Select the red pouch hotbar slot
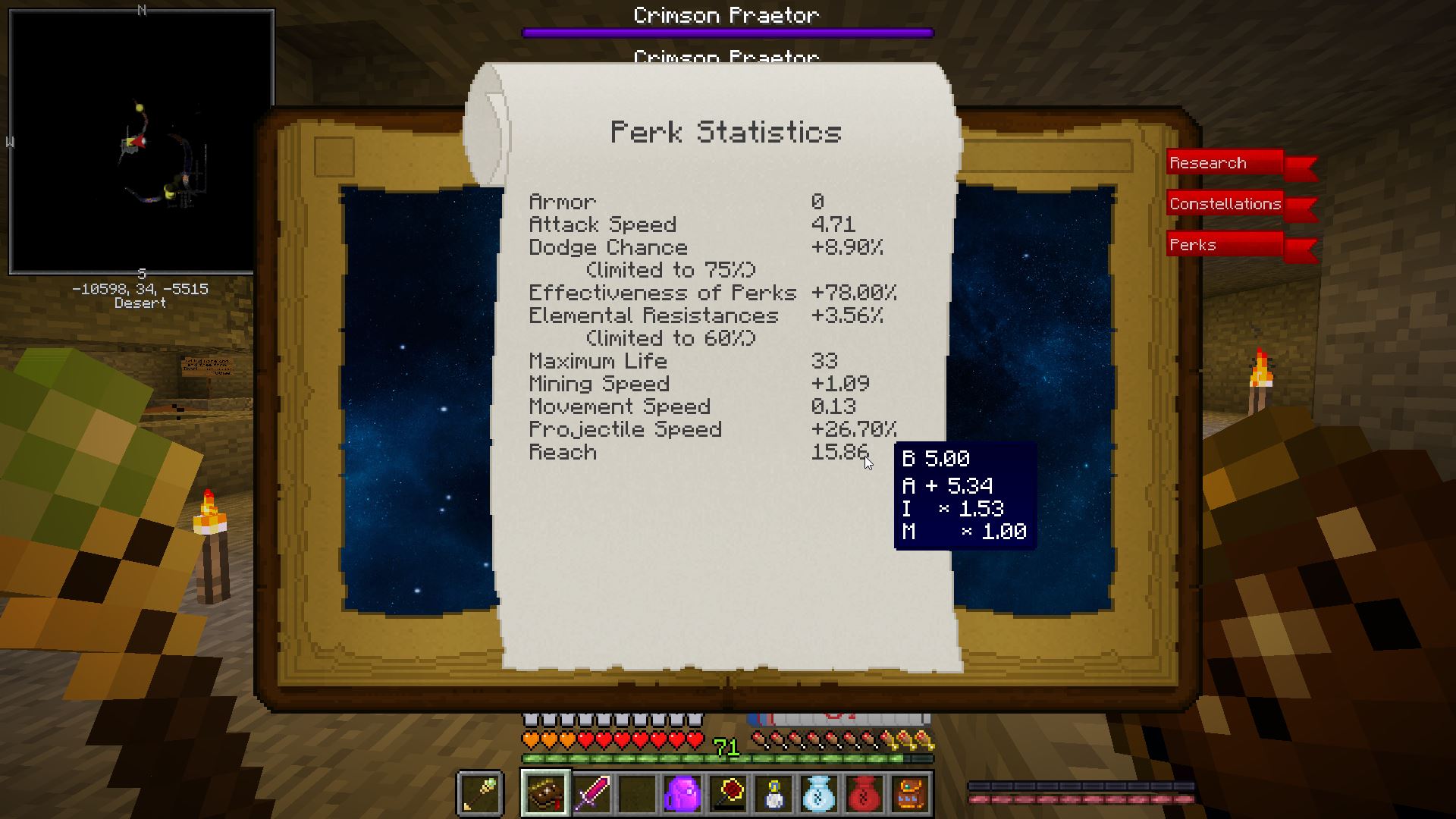 coord(864,793)
